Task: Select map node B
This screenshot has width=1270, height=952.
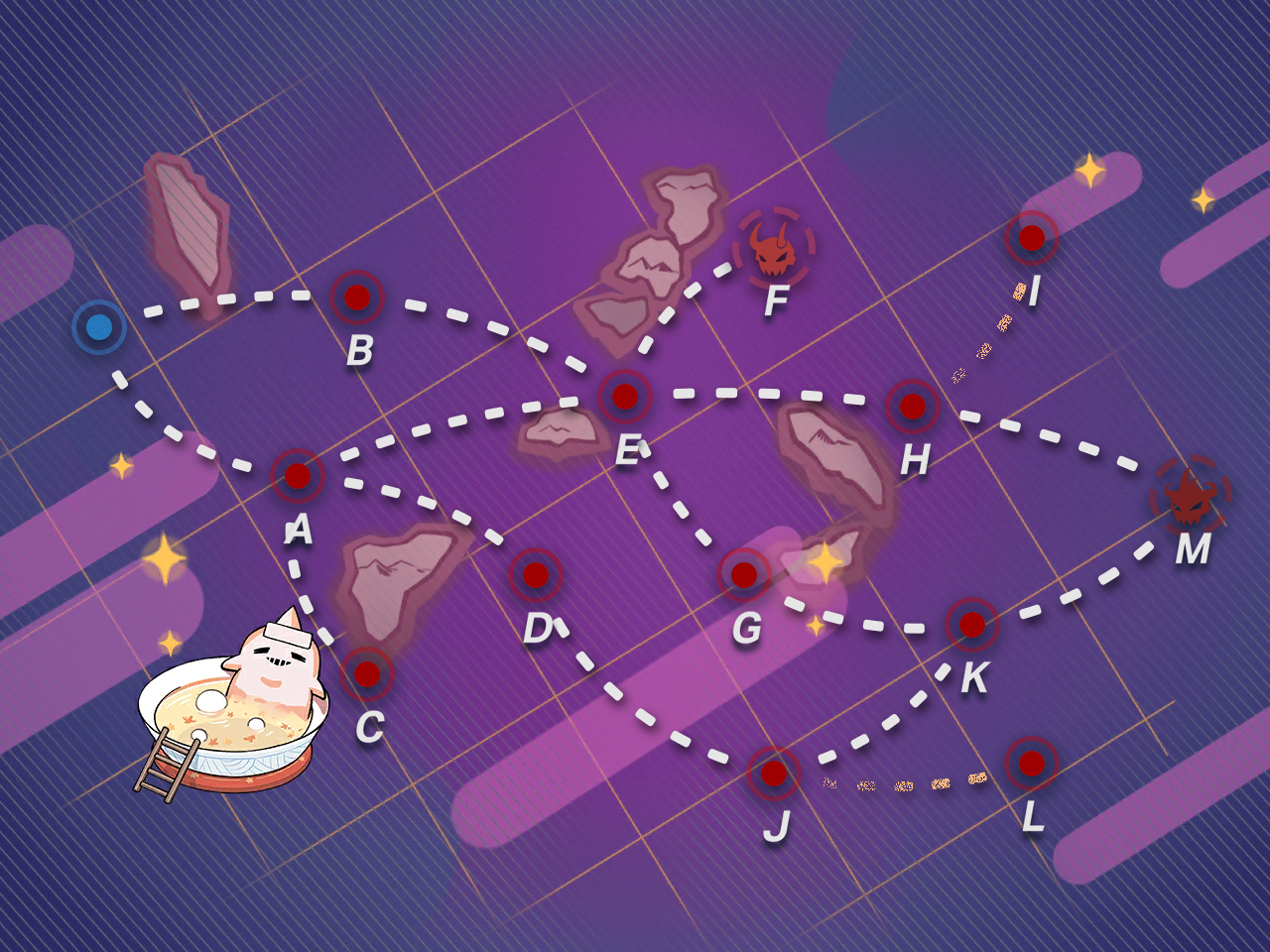Action: tap(357, 297)
